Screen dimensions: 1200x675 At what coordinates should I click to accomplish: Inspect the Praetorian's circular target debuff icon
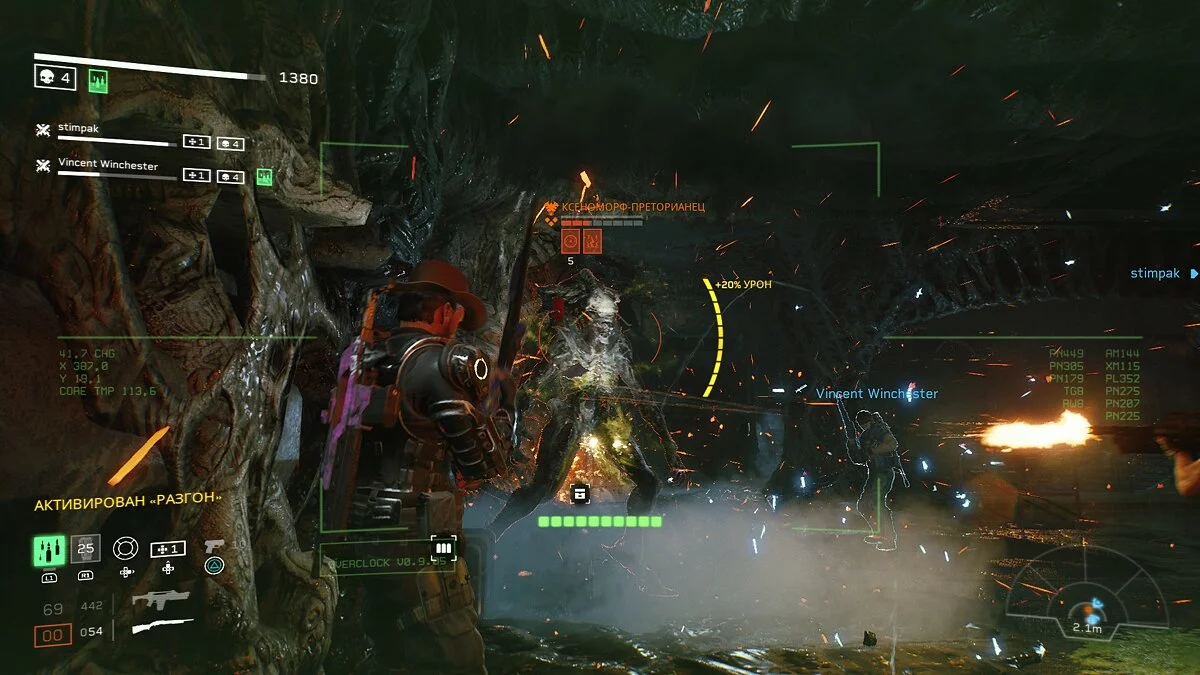[x=570, y=240]
